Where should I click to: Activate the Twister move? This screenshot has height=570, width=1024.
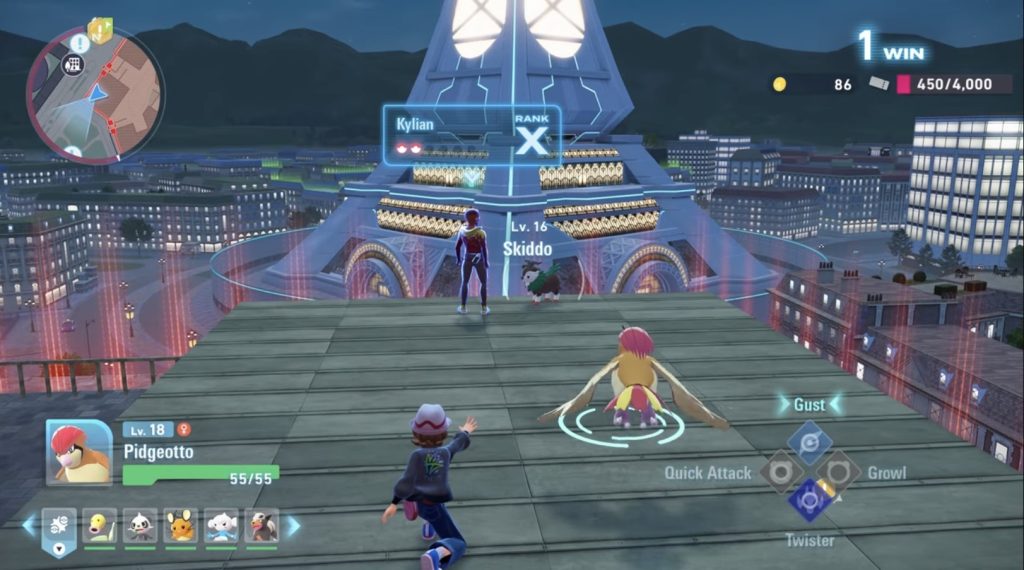(809, 500)
